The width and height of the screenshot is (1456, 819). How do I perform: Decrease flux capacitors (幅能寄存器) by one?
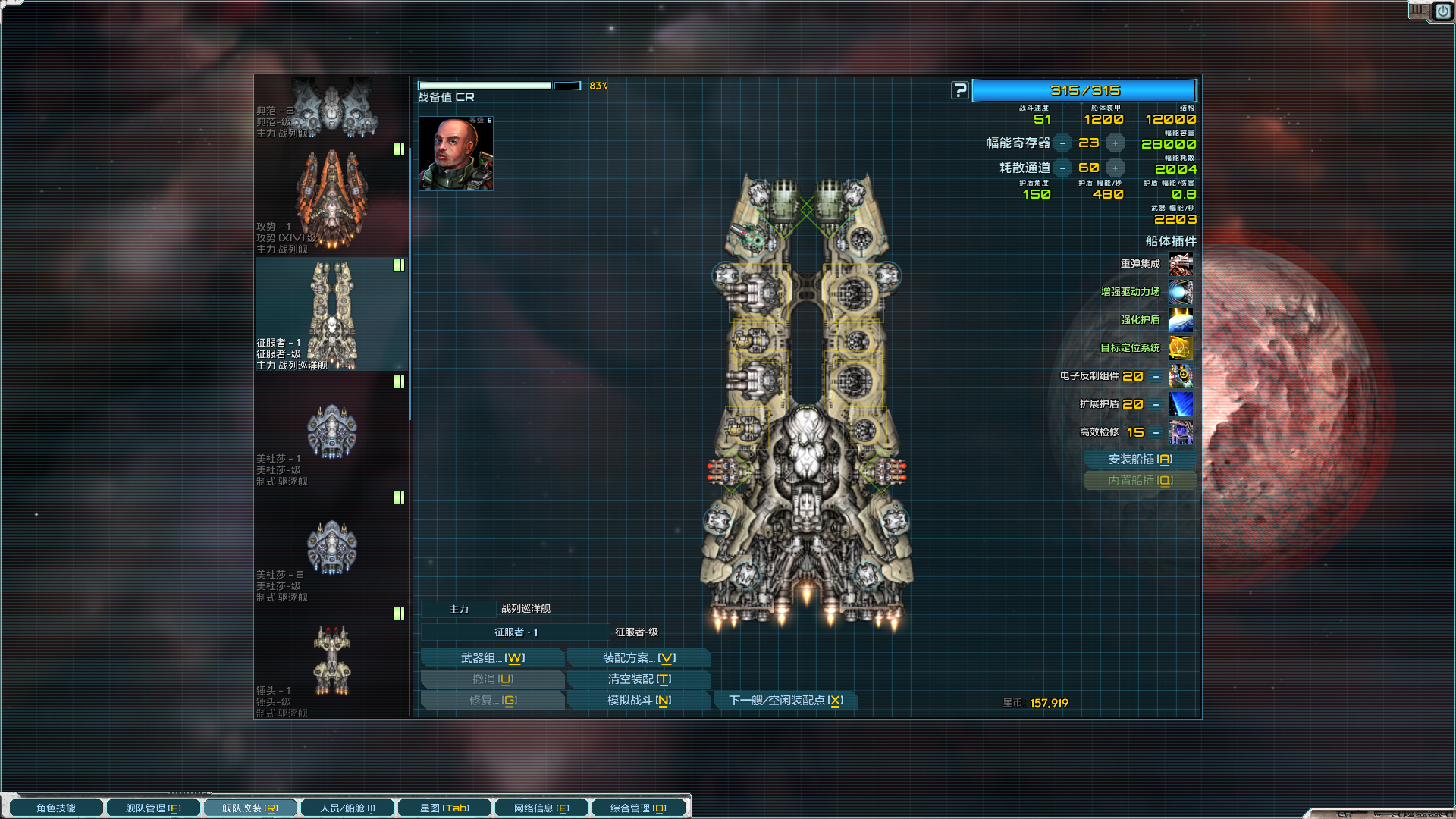click(1063, 143)
